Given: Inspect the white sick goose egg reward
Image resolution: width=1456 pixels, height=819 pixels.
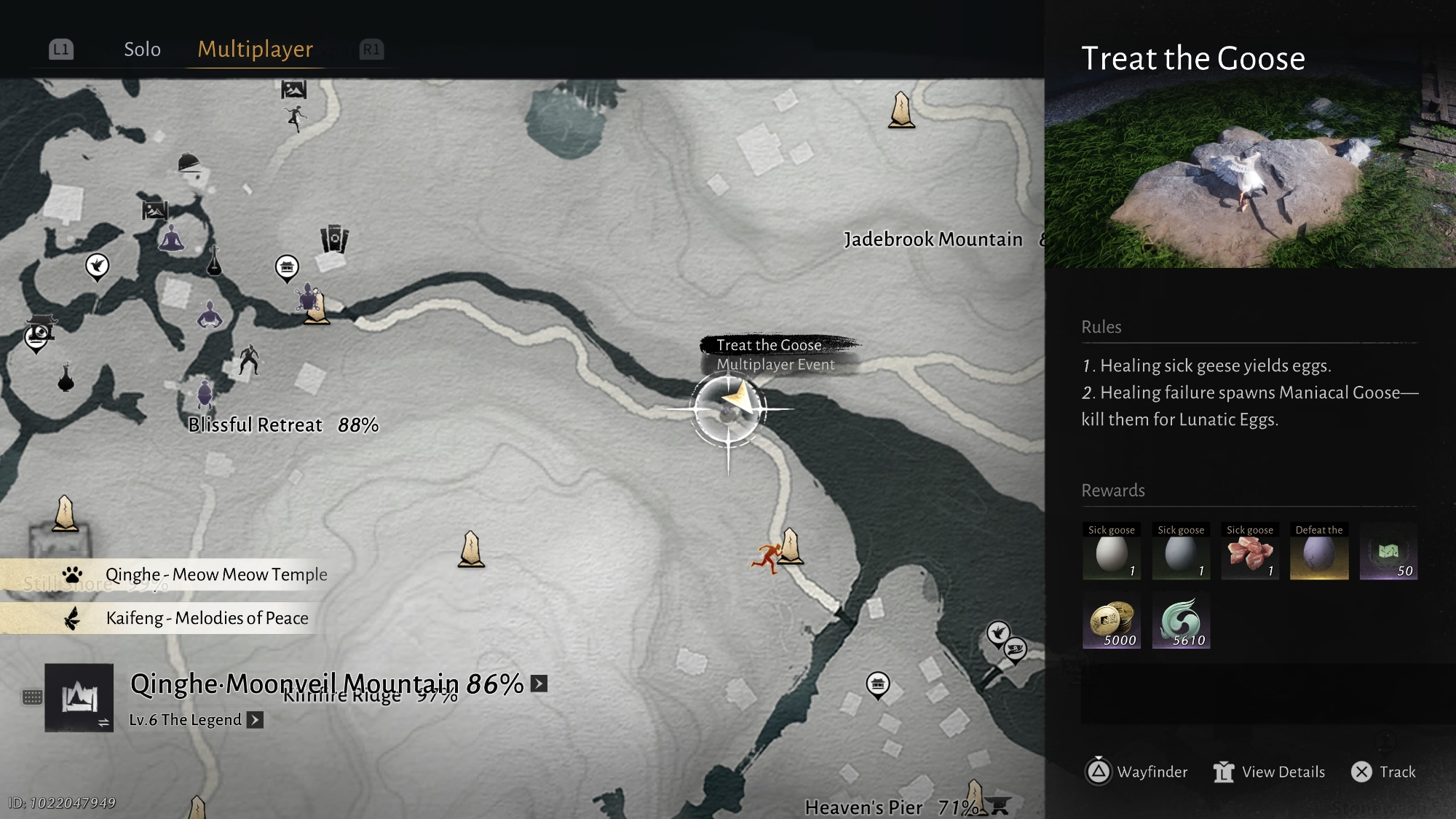Looking at the screenshot, I should tap(1111, 552).
